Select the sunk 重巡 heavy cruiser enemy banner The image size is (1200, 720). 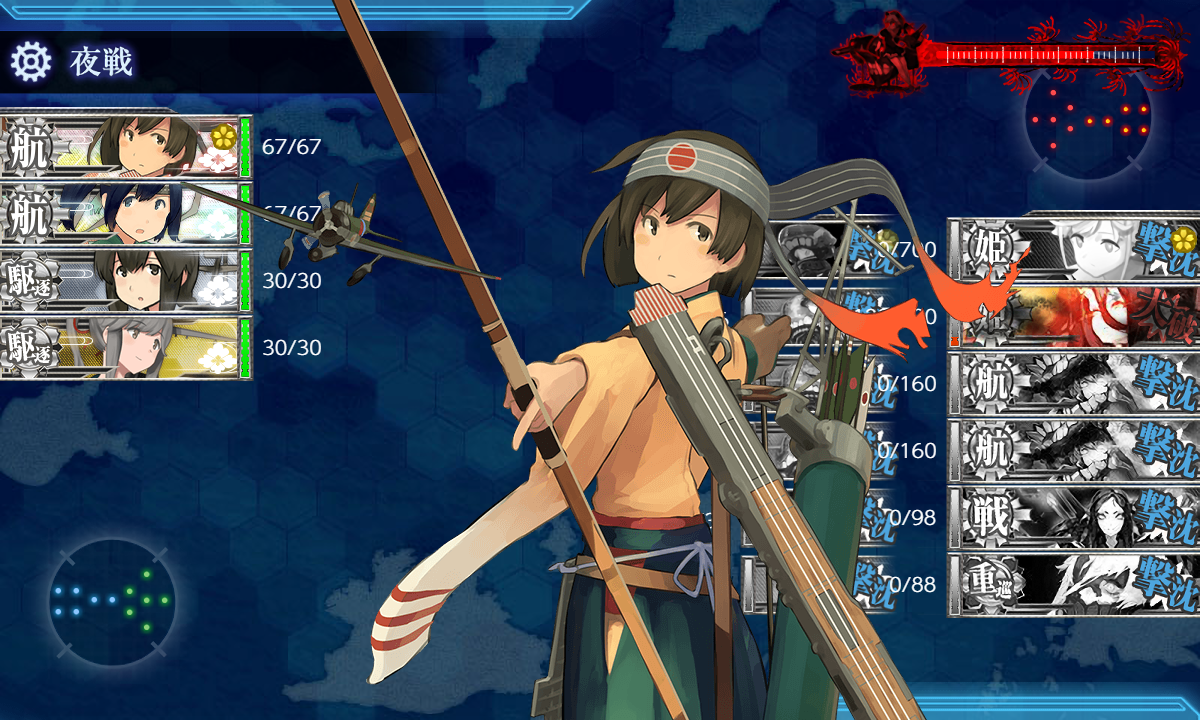[x=1074, y=584]
